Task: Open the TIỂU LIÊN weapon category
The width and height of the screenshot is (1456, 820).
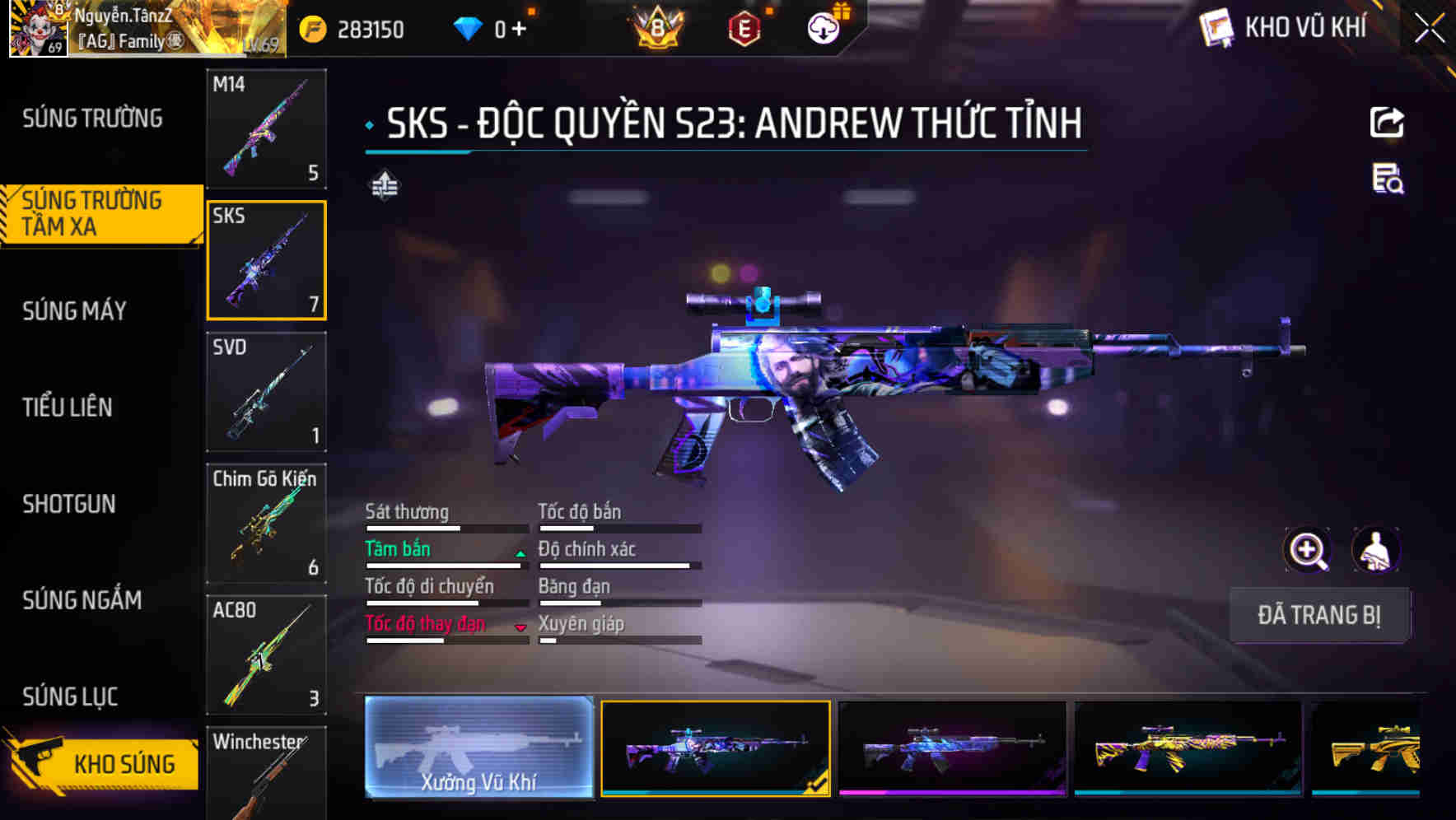Action: [x=68, y=408]
